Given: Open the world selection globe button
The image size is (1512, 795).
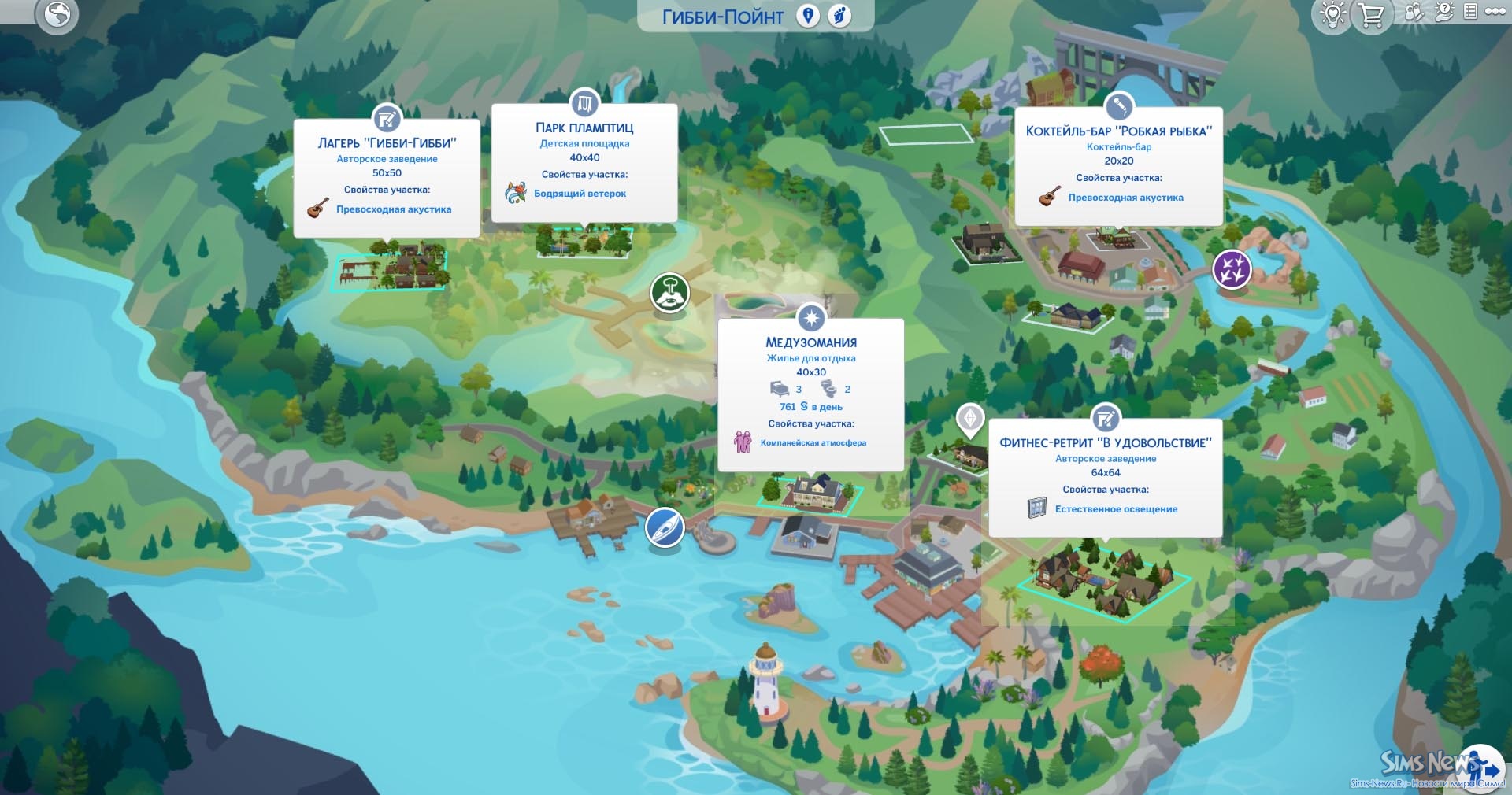Looking at the screenshot, I should [x=57, y=13].
